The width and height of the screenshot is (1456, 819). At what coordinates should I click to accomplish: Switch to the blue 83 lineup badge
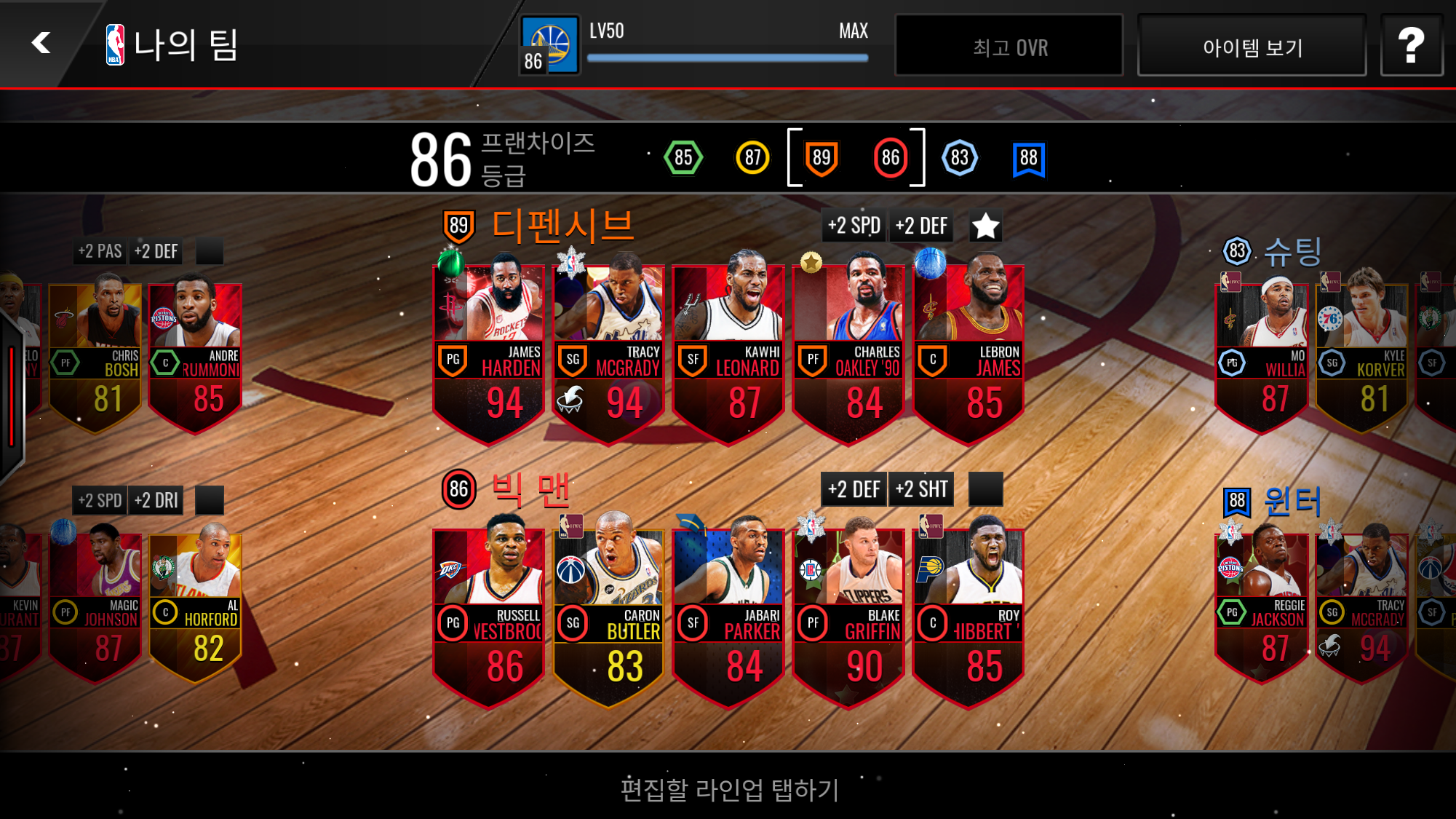pos(960,157)
